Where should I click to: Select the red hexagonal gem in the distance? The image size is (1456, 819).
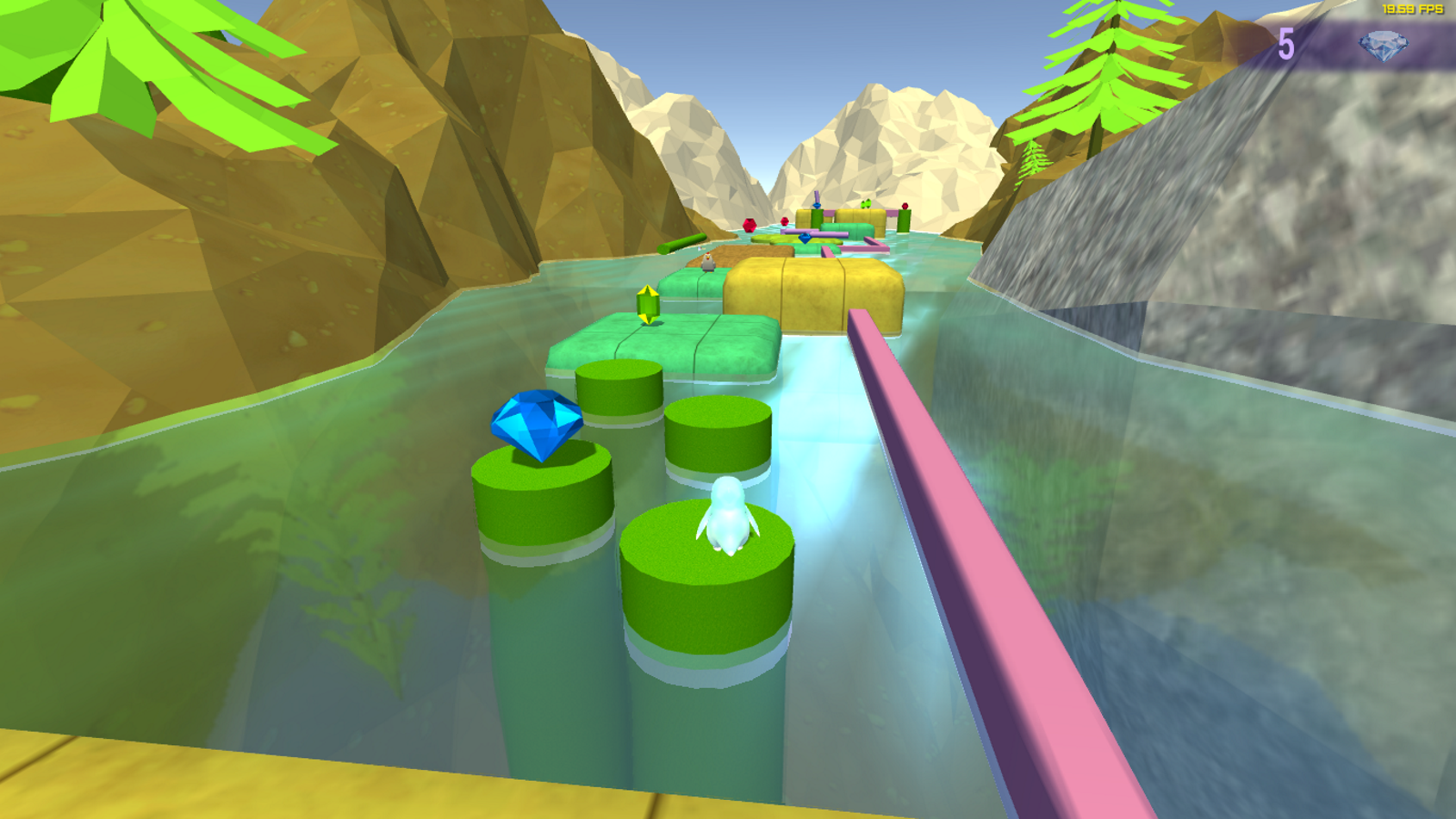click(750, 226)
